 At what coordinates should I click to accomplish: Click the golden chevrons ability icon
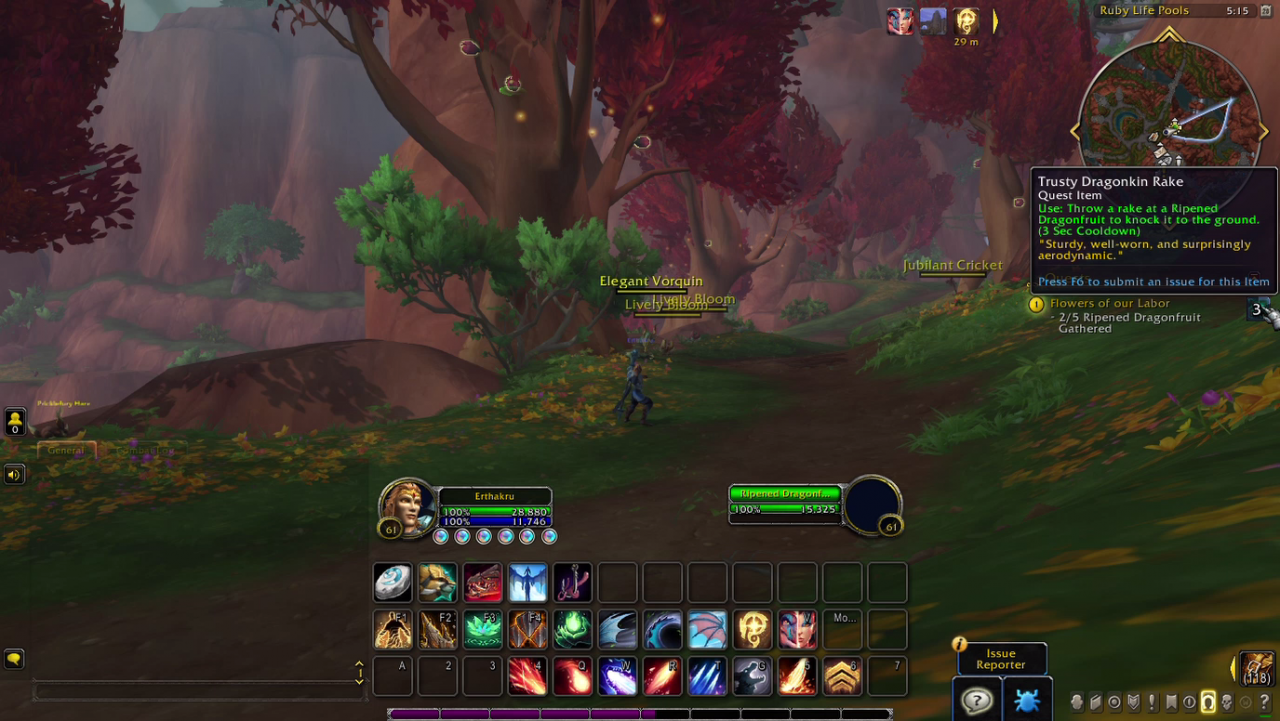coord(842,677)
